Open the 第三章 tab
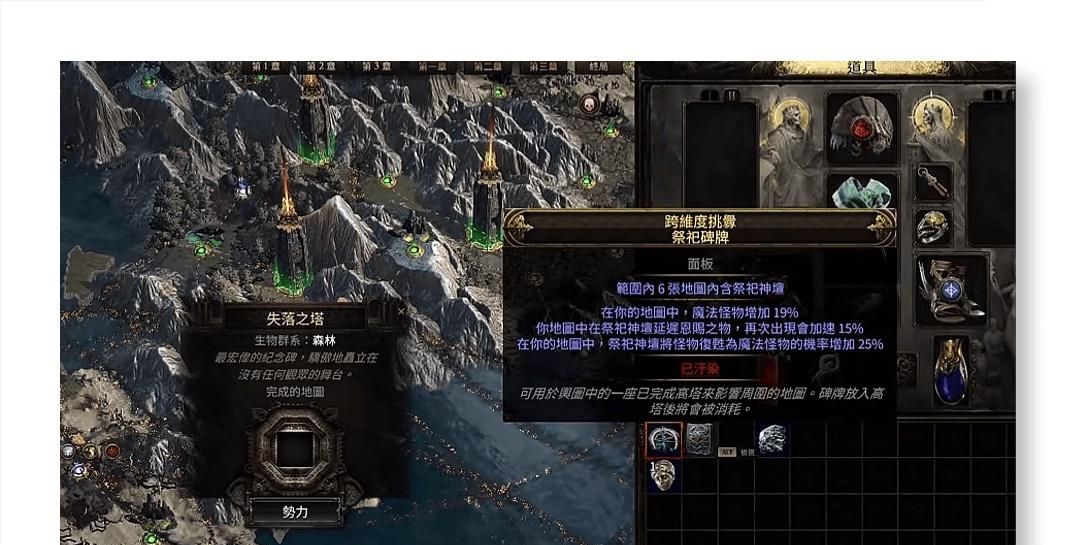The width and height of the screenshot is (1076, 545). click(x=543, y=67)
